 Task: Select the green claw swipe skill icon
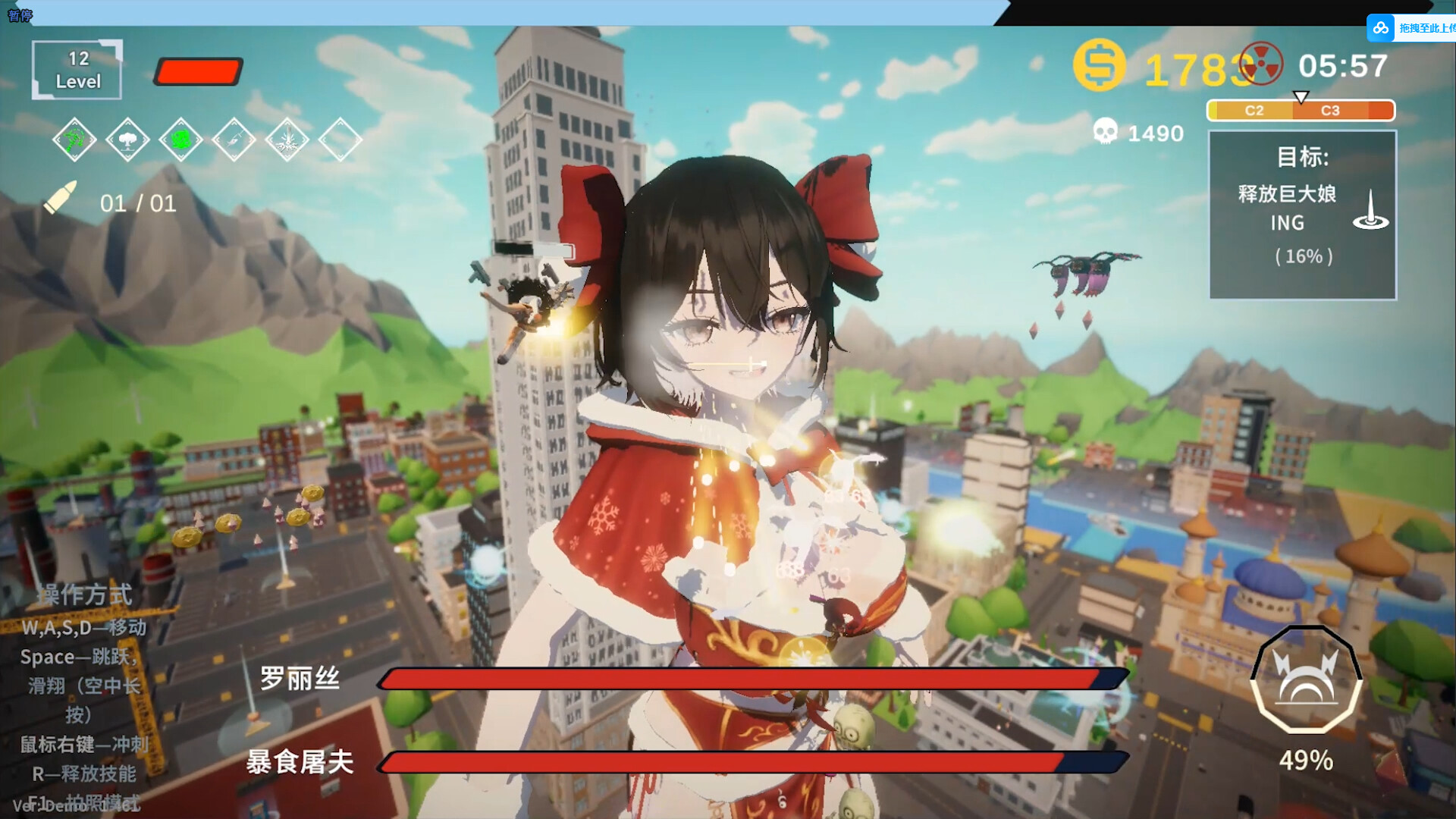tap(74, 140)
